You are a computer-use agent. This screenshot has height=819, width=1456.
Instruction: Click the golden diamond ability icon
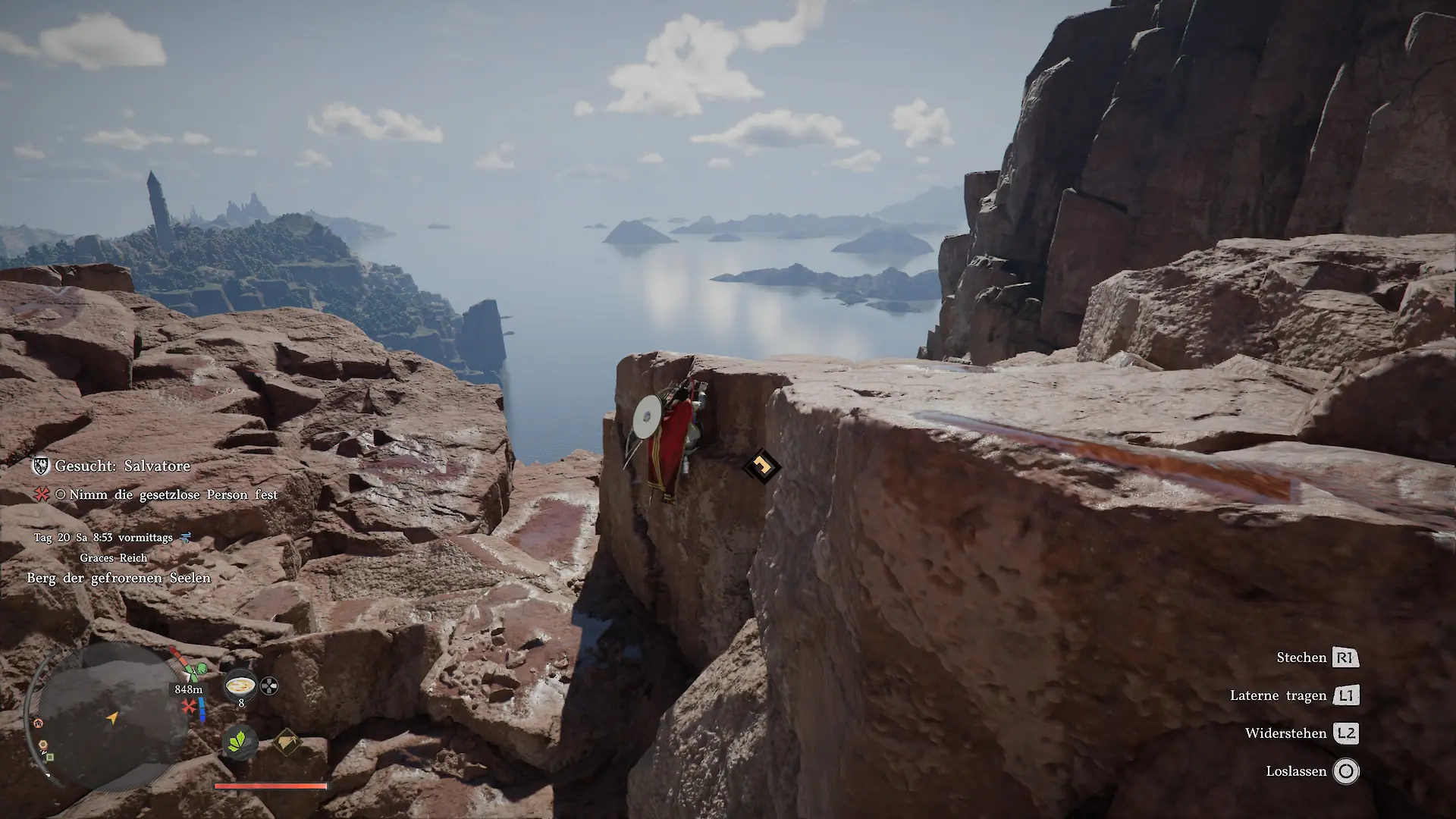point(286,741)
